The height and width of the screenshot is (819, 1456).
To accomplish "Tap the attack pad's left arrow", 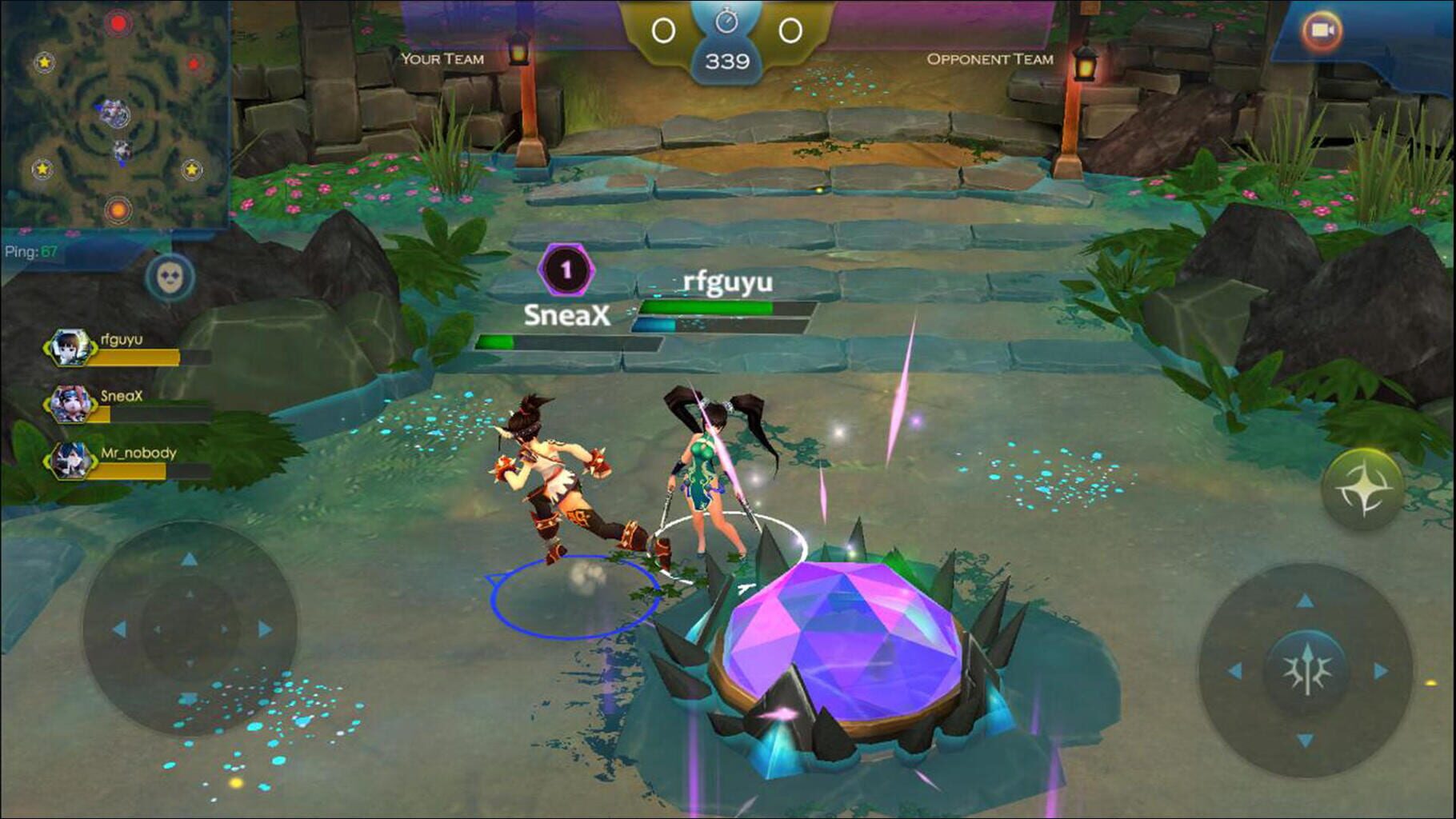I will [1234, 670].
